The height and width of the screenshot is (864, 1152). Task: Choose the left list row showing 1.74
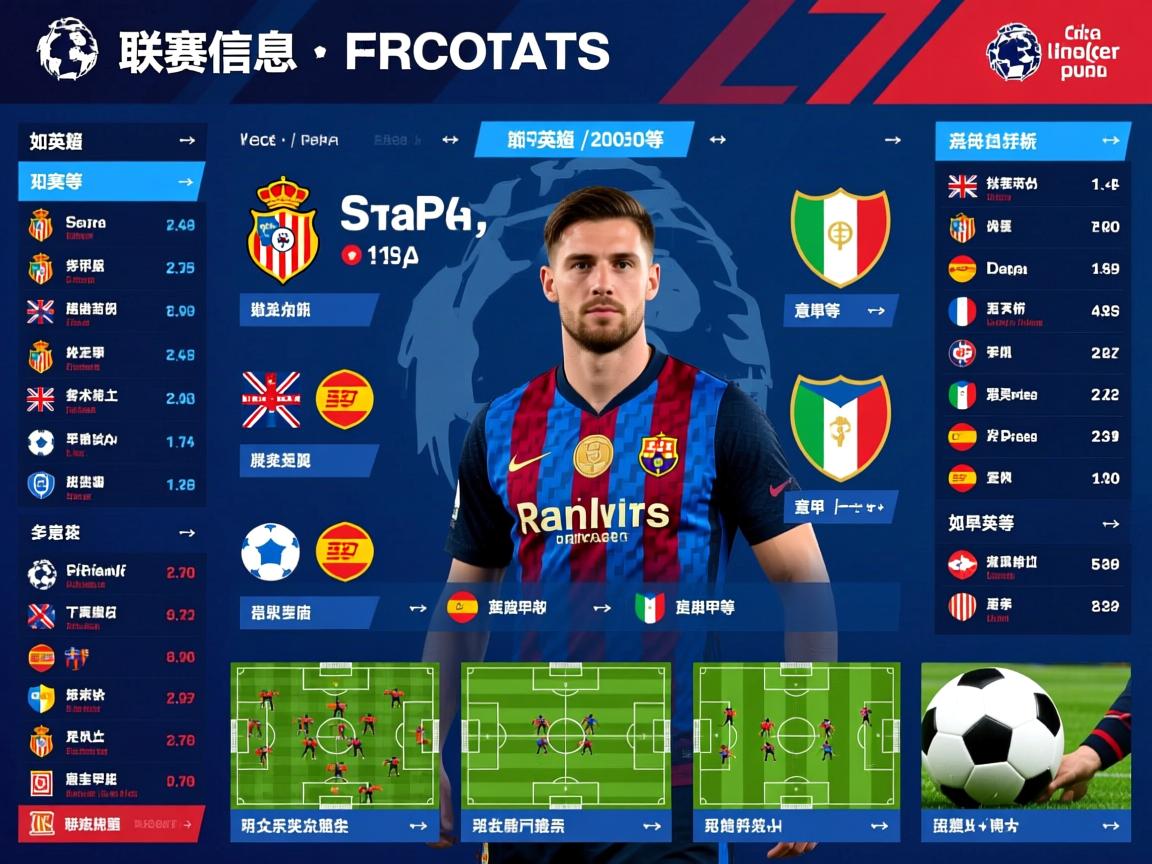112,441
